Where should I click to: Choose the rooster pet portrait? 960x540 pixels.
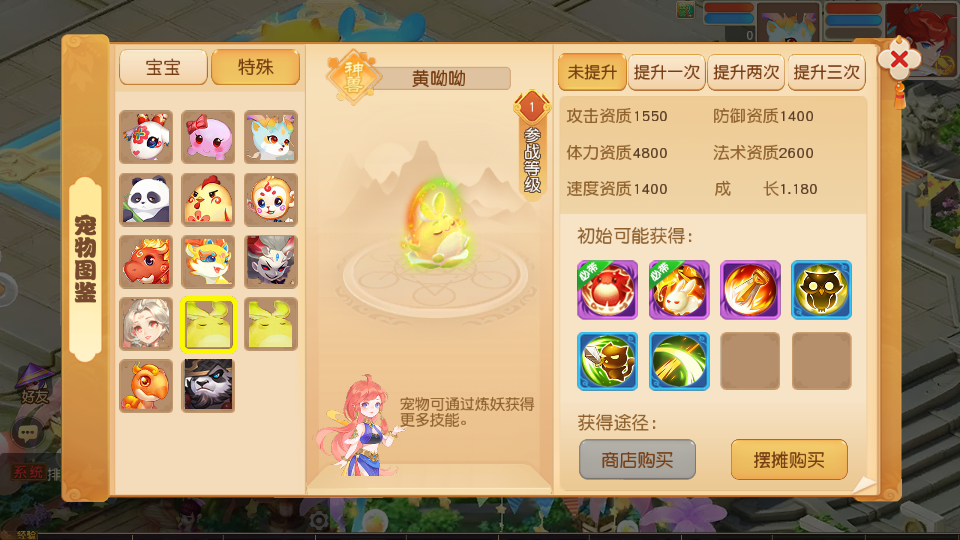tap(208, 200)
